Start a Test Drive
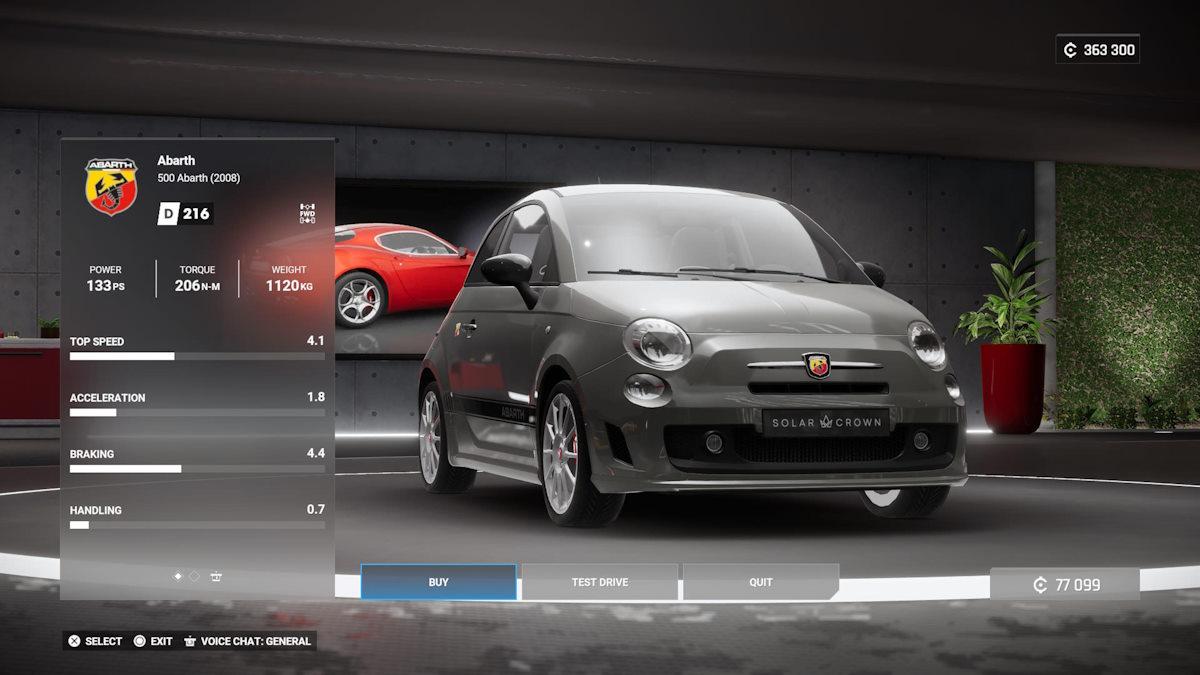1200x675 pixels. (x=599, y=582)
